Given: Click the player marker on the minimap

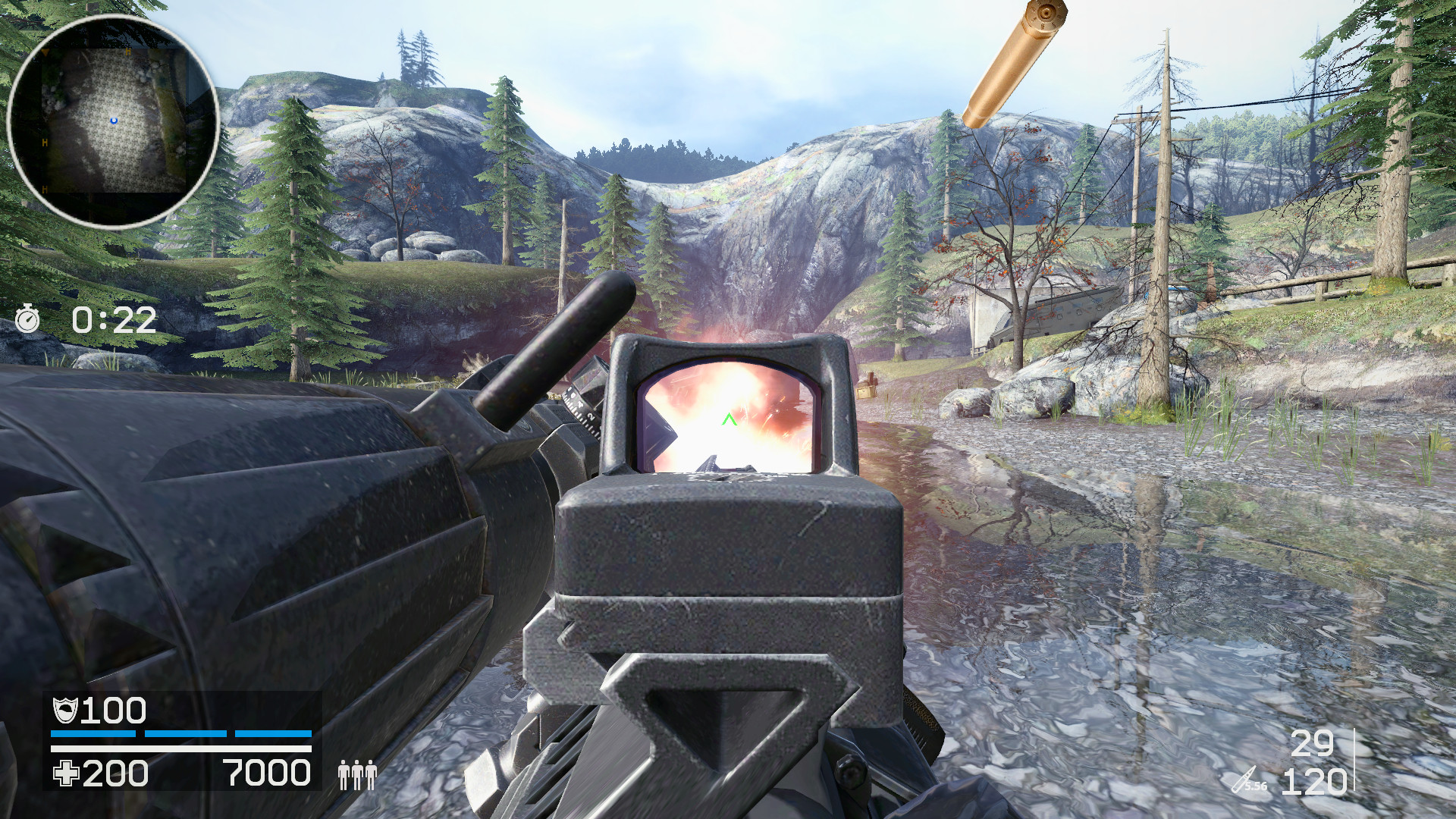Looking at the screenshot, I should 114,121.
